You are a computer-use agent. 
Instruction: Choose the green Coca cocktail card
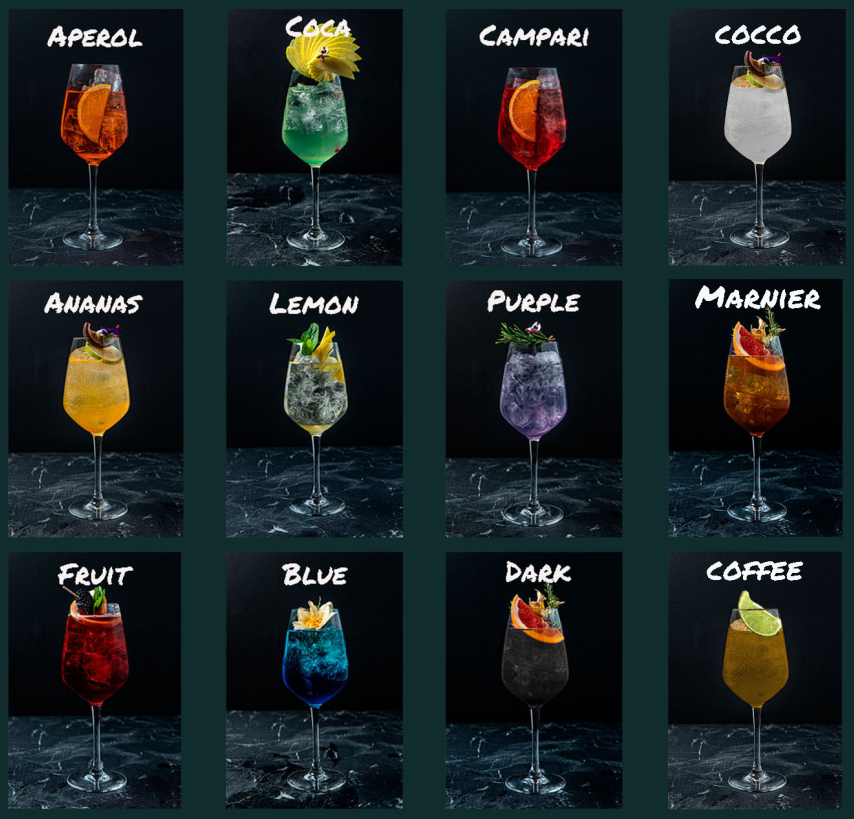pyautogui.click(x=314, y=137)
